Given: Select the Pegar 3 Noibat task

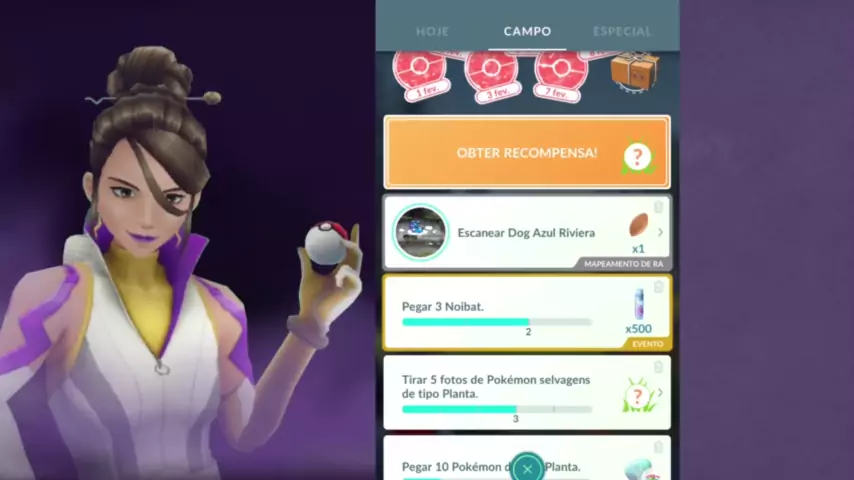Looking at the screenshot, I should pos(500,312).
